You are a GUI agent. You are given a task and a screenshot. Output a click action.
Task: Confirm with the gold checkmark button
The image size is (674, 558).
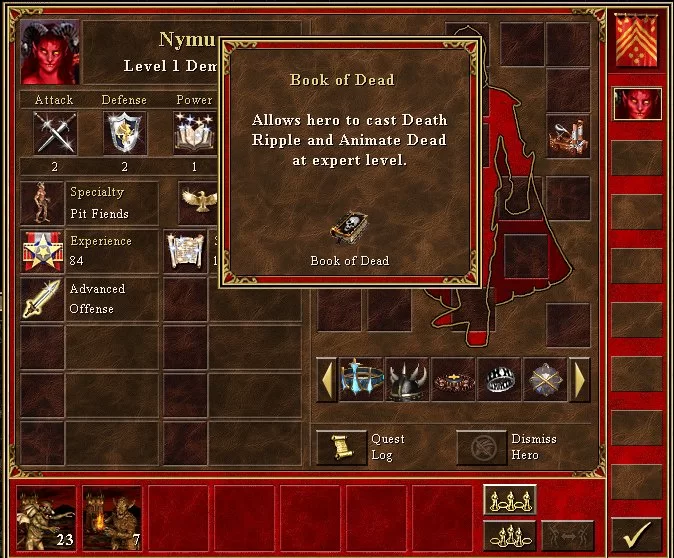tap(636, 534)
